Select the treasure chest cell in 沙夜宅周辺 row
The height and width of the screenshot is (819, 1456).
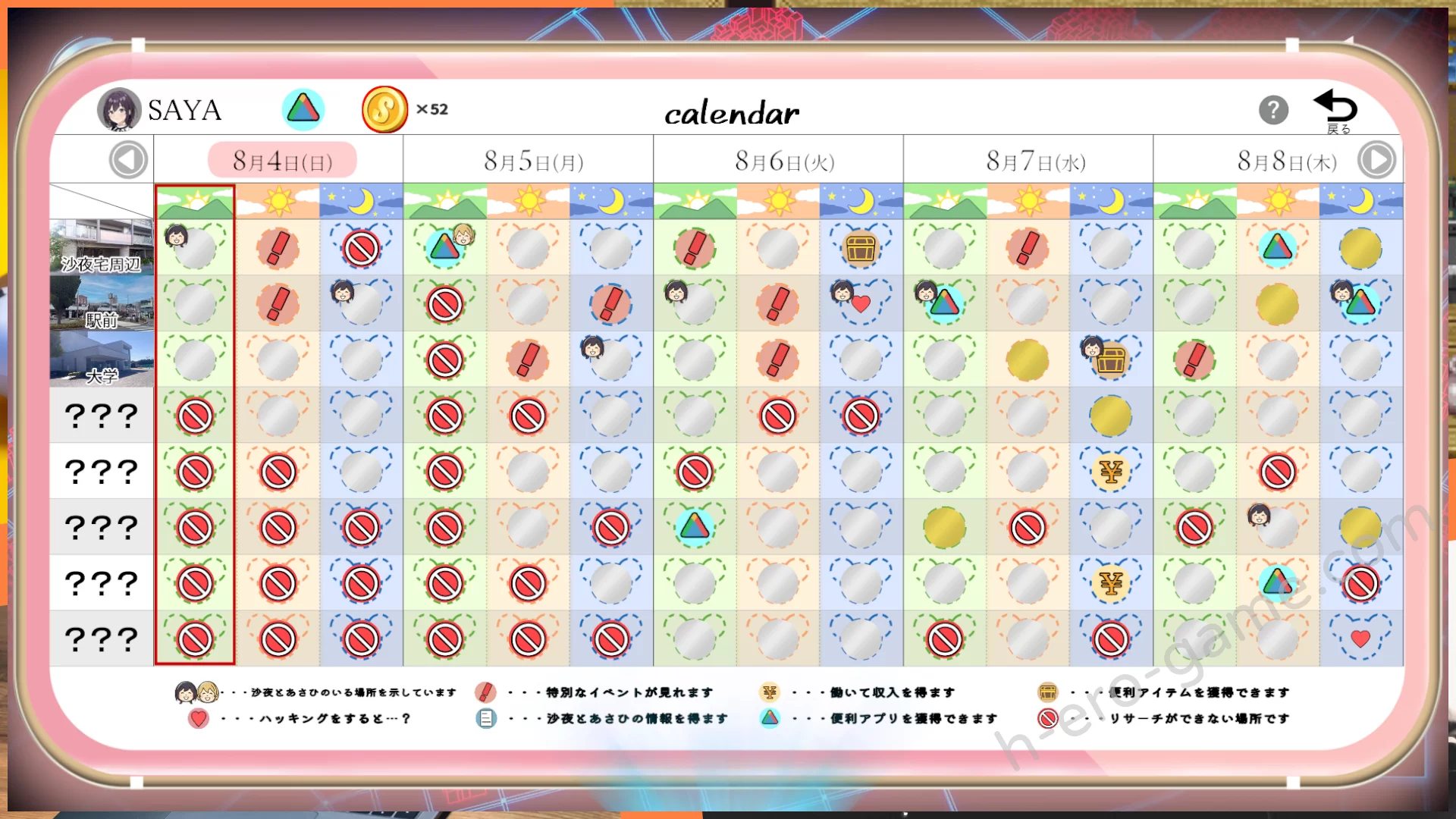tap(861, 248)
